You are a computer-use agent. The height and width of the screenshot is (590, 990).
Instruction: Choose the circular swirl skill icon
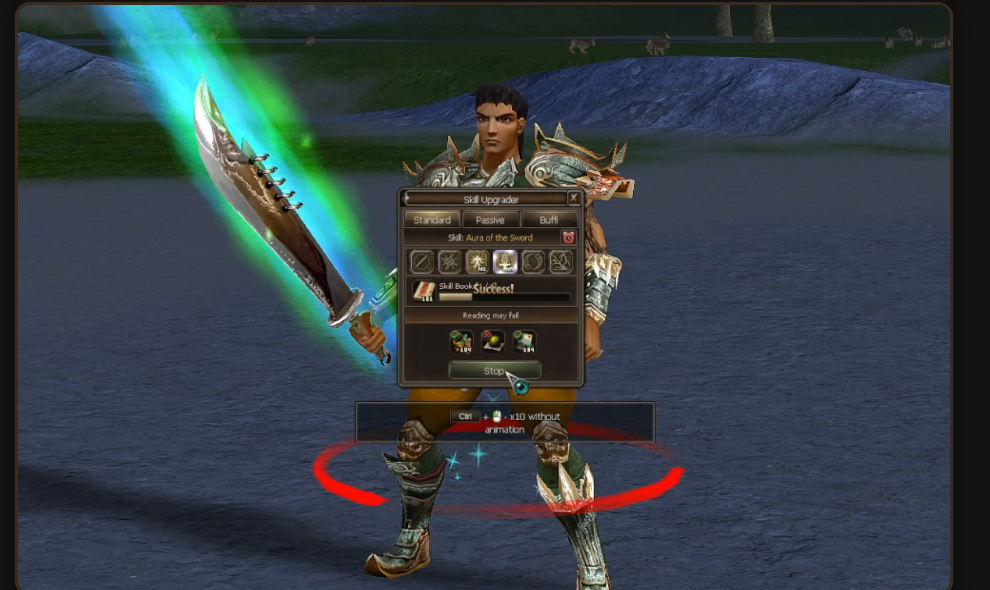tap(533, 262)
